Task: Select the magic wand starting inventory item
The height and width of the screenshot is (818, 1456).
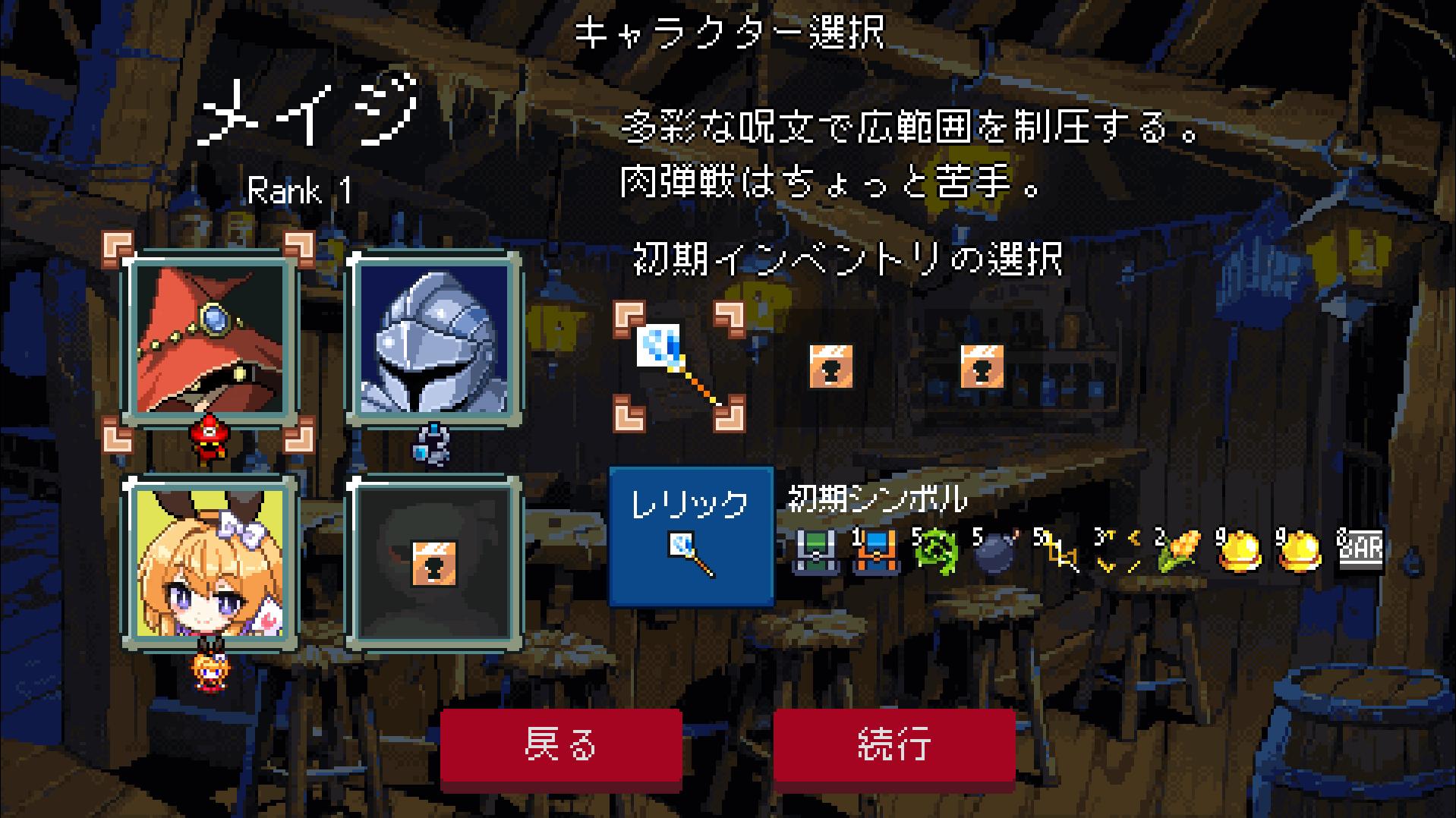Action: click(x=678, y=362)
